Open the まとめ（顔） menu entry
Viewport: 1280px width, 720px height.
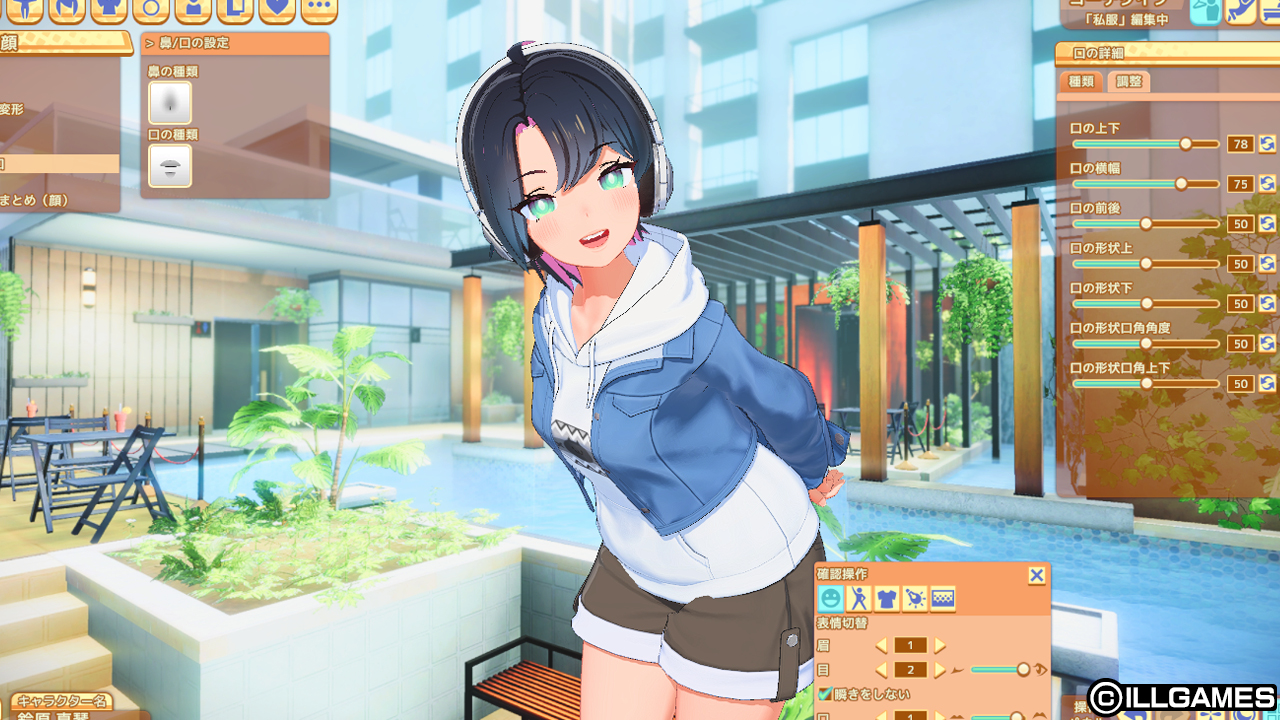(35, 200)
